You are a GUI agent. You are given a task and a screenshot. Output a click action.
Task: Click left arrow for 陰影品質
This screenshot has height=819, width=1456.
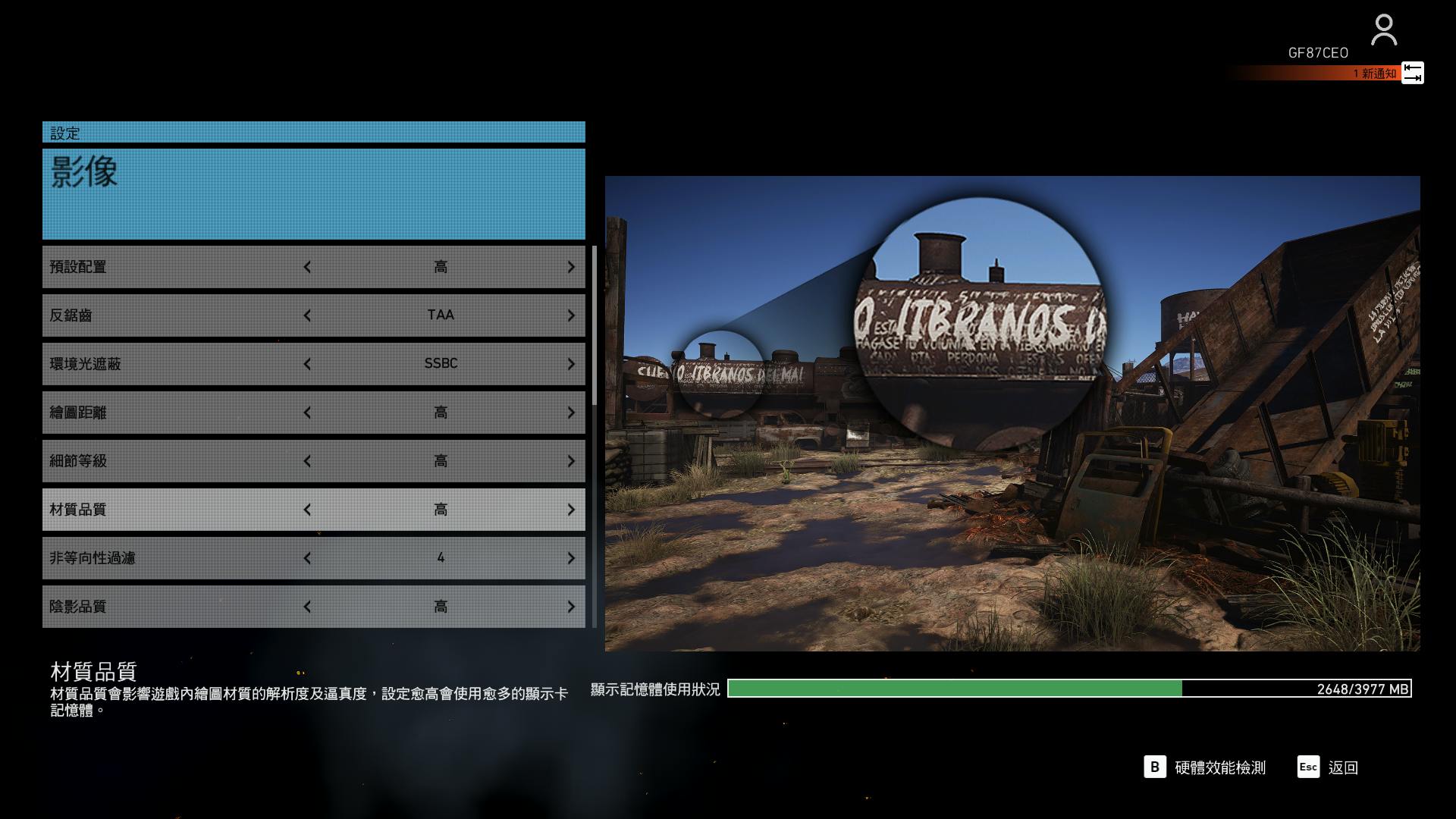click(307, 607)
